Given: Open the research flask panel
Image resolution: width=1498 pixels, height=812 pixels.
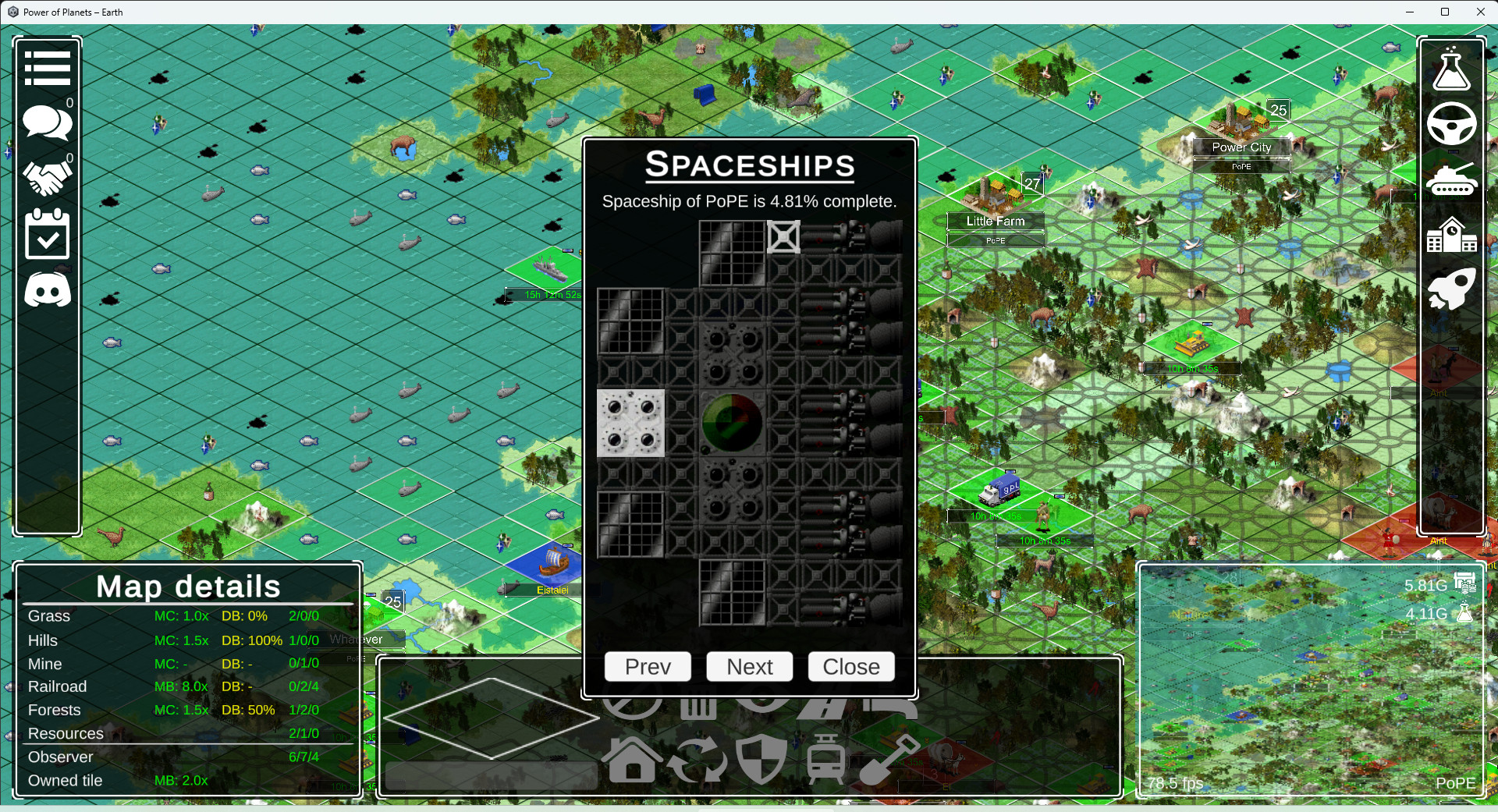Looking at the screenshot, I should (1452, 70).
